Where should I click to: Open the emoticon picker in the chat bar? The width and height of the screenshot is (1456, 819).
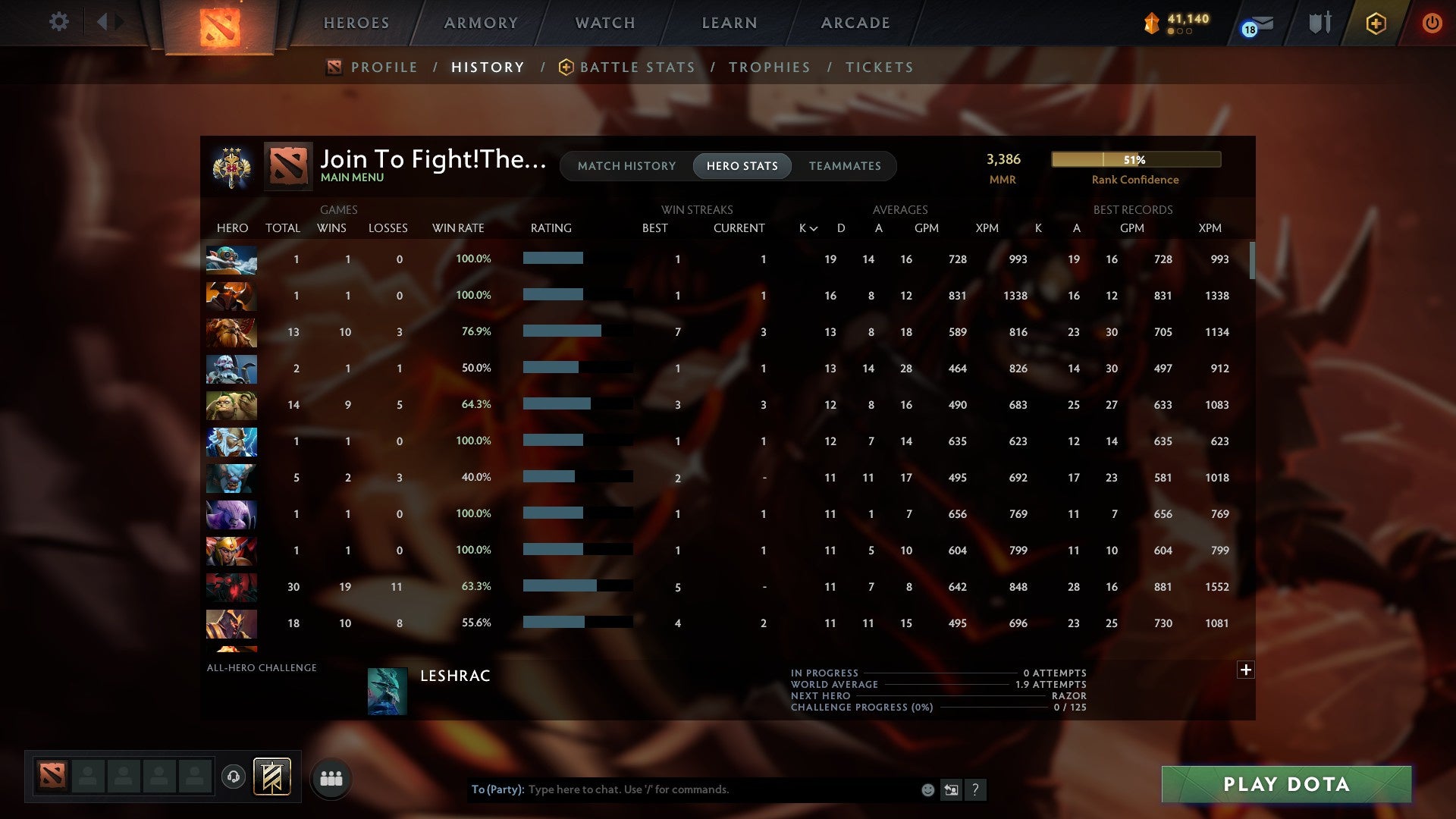tap(927, 789)
